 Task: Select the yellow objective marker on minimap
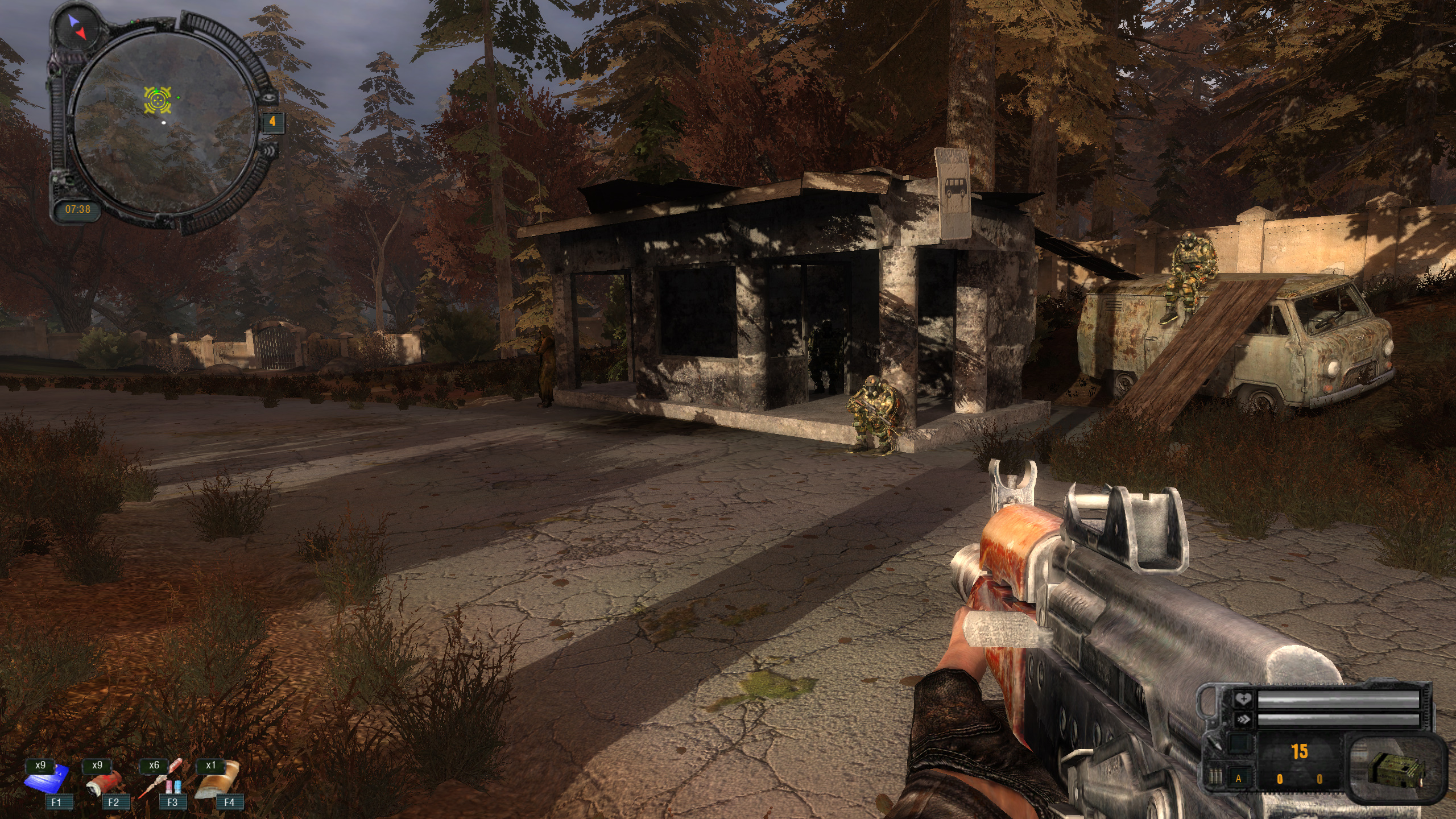point(158,100)
